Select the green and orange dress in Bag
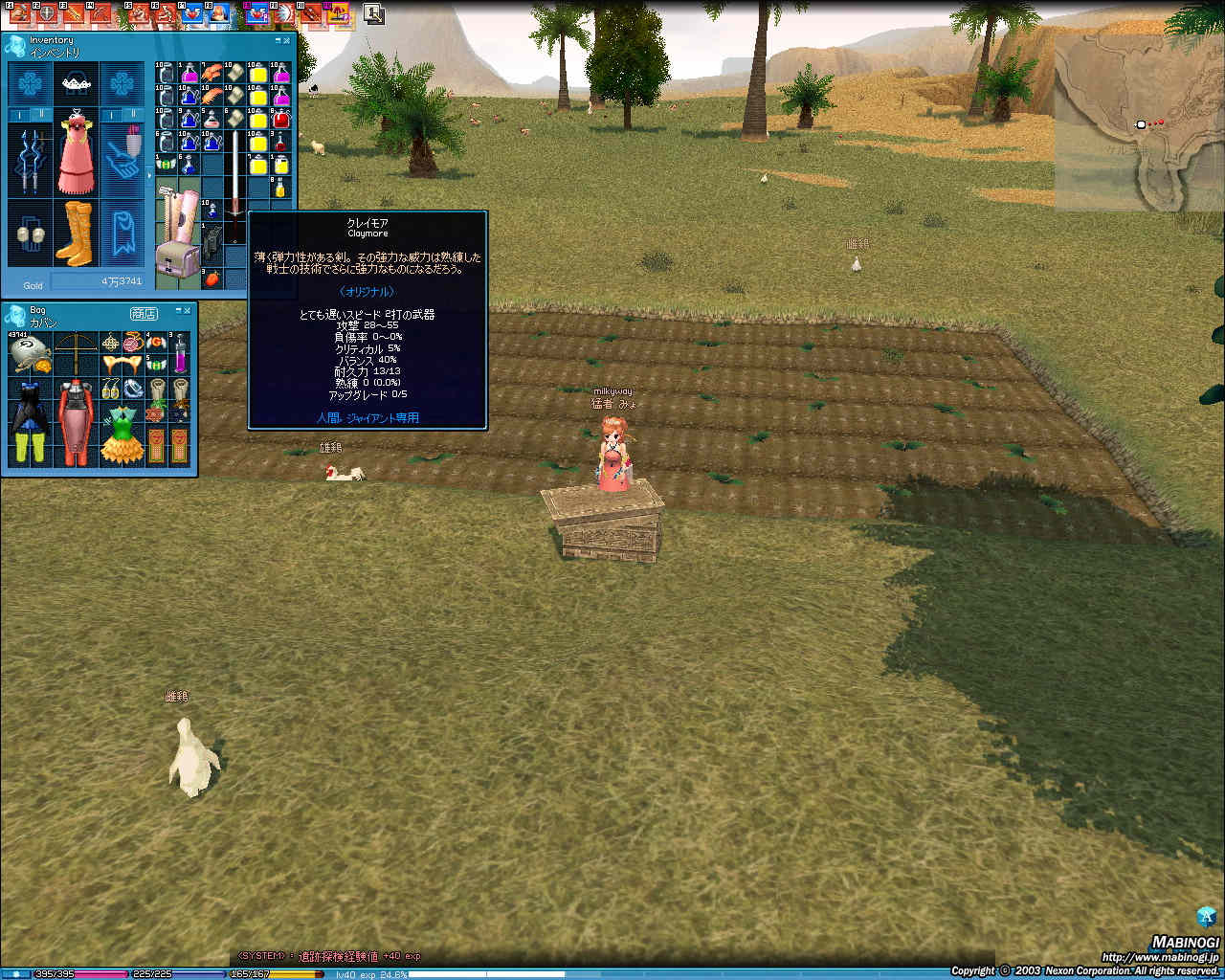 (122, 434)
